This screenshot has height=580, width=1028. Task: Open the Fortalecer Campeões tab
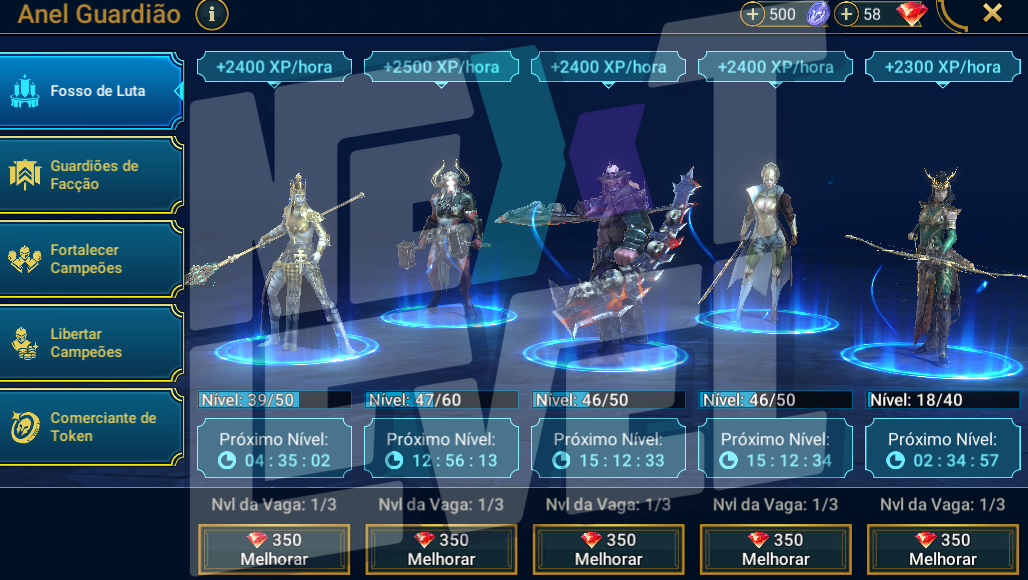(x=92, y=259)
